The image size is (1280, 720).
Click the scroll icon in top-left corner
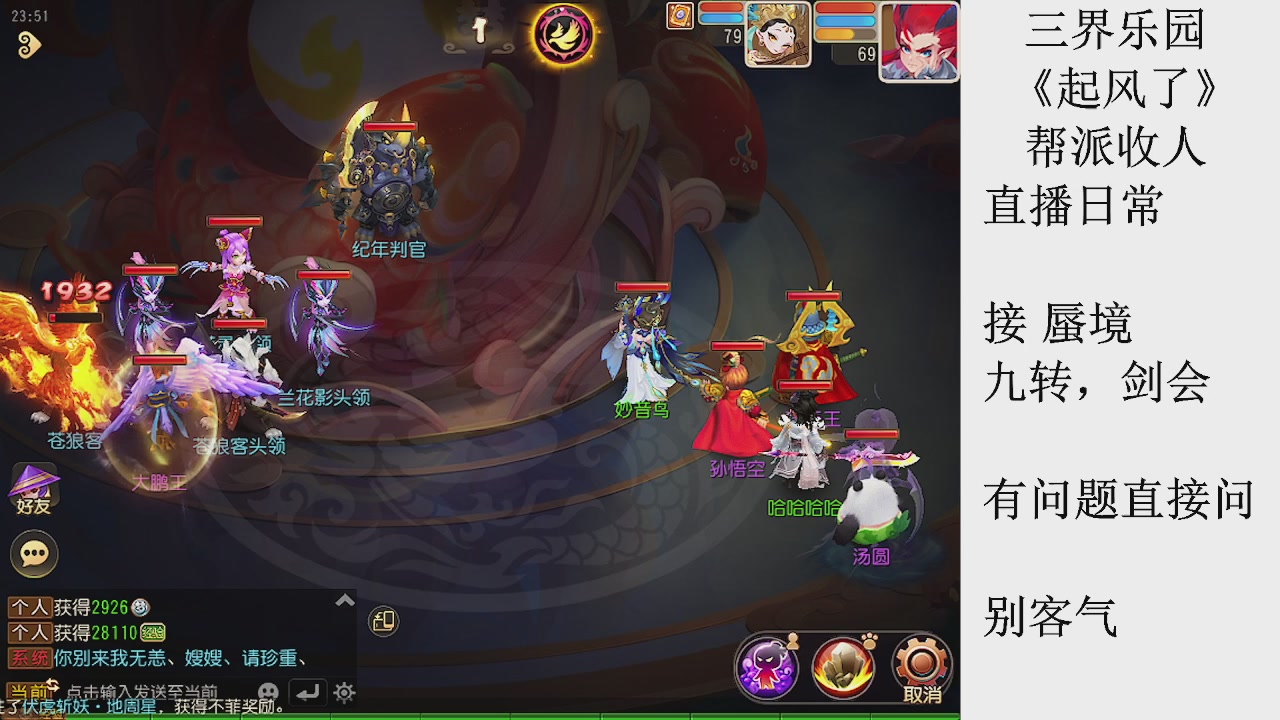coord(28,43)
